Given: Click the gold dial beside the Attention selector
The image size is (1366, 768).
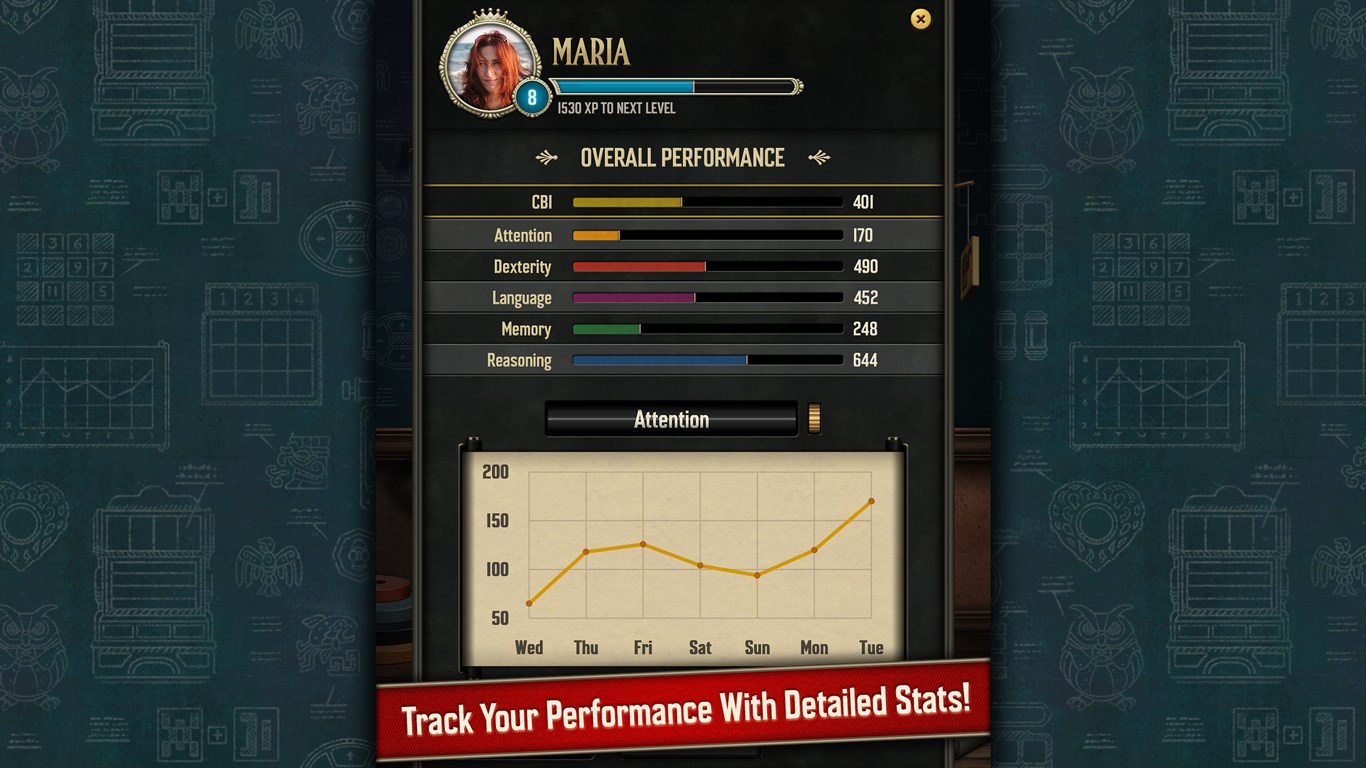Looking at the screenshot, I should point(813,418).
